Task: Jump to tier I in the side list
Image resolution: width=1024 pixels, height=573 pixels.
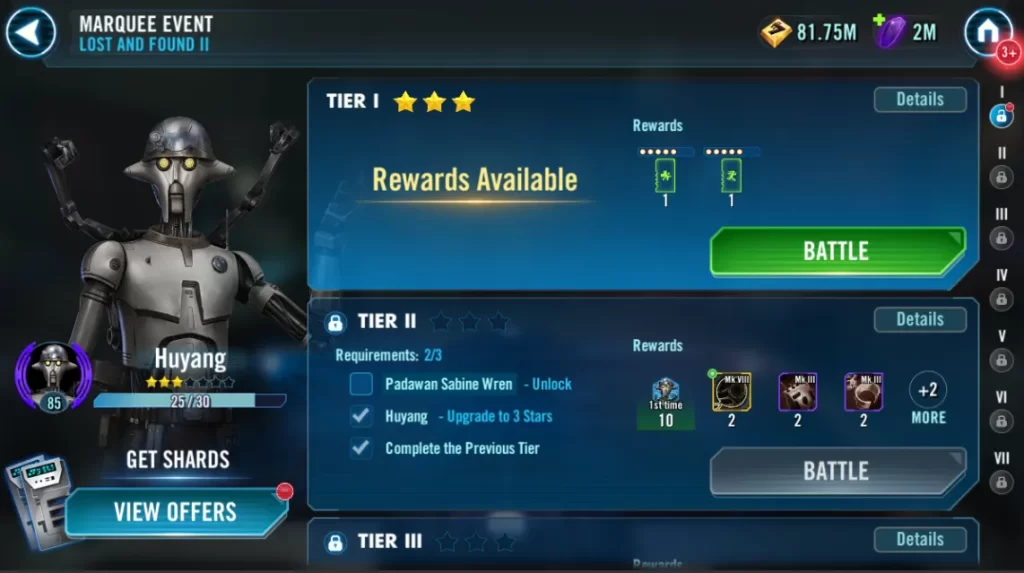Action: pyautogui.click(x=1001, y=116)
